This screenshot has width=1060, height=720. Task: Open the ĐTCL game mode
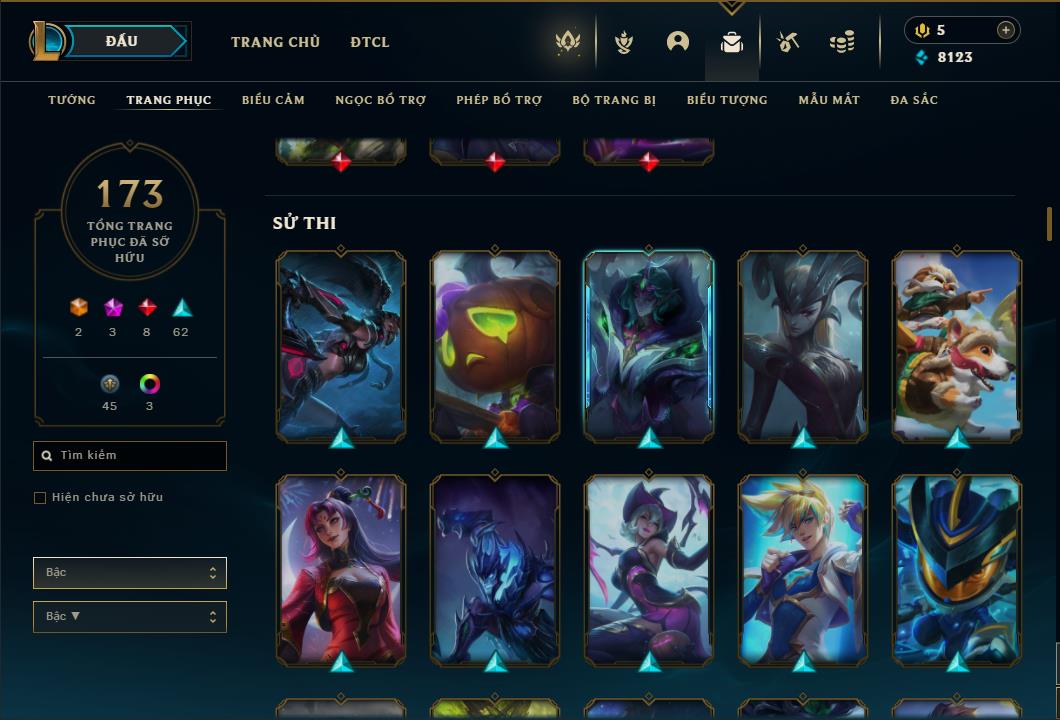click(370, 42)
